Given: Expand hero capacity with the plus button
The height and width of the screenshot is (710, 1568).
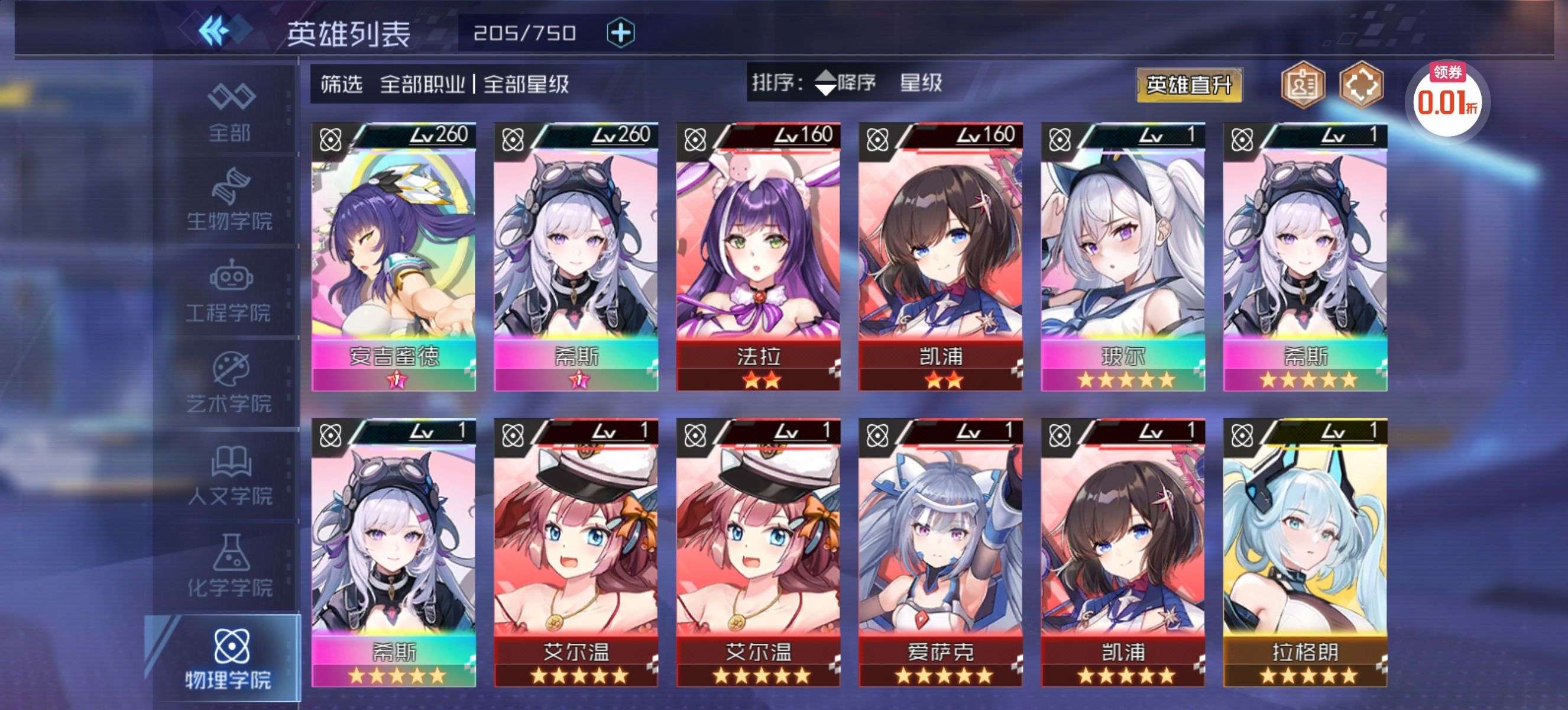Looking at the screenshot, I should [x=620, y=33].
